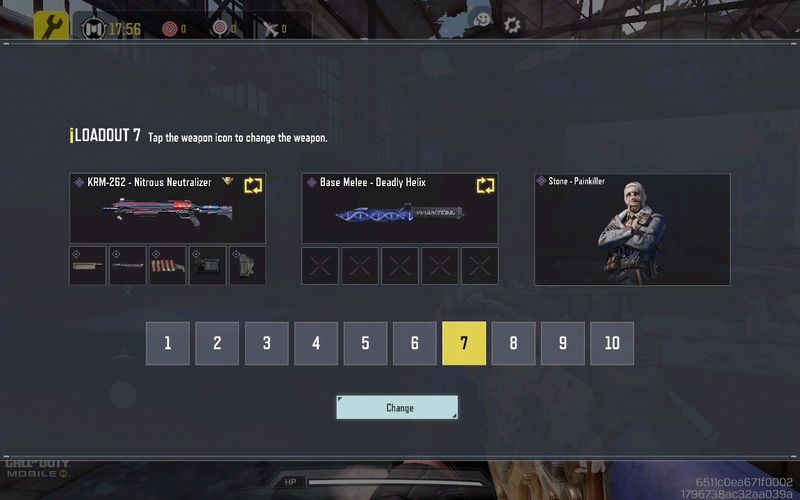Switch to loadout 4

(x=316, y=343)
